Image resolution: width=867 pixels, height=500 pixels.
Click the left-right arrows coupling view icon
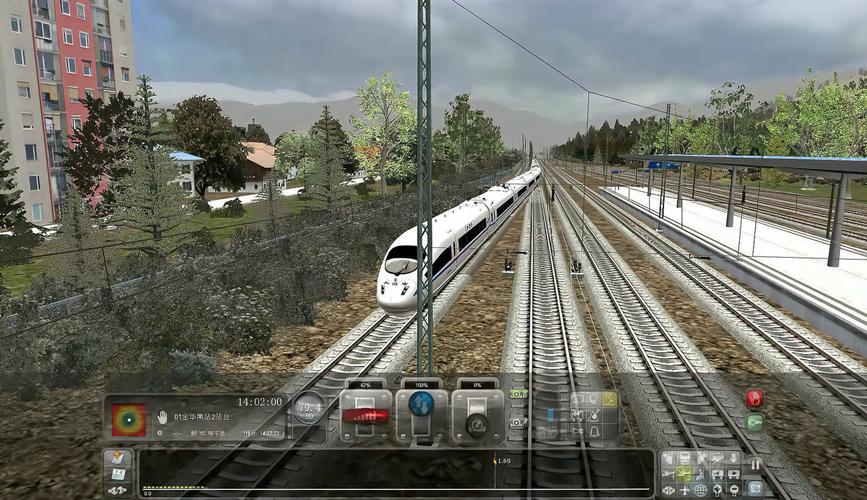coord(668,490)
